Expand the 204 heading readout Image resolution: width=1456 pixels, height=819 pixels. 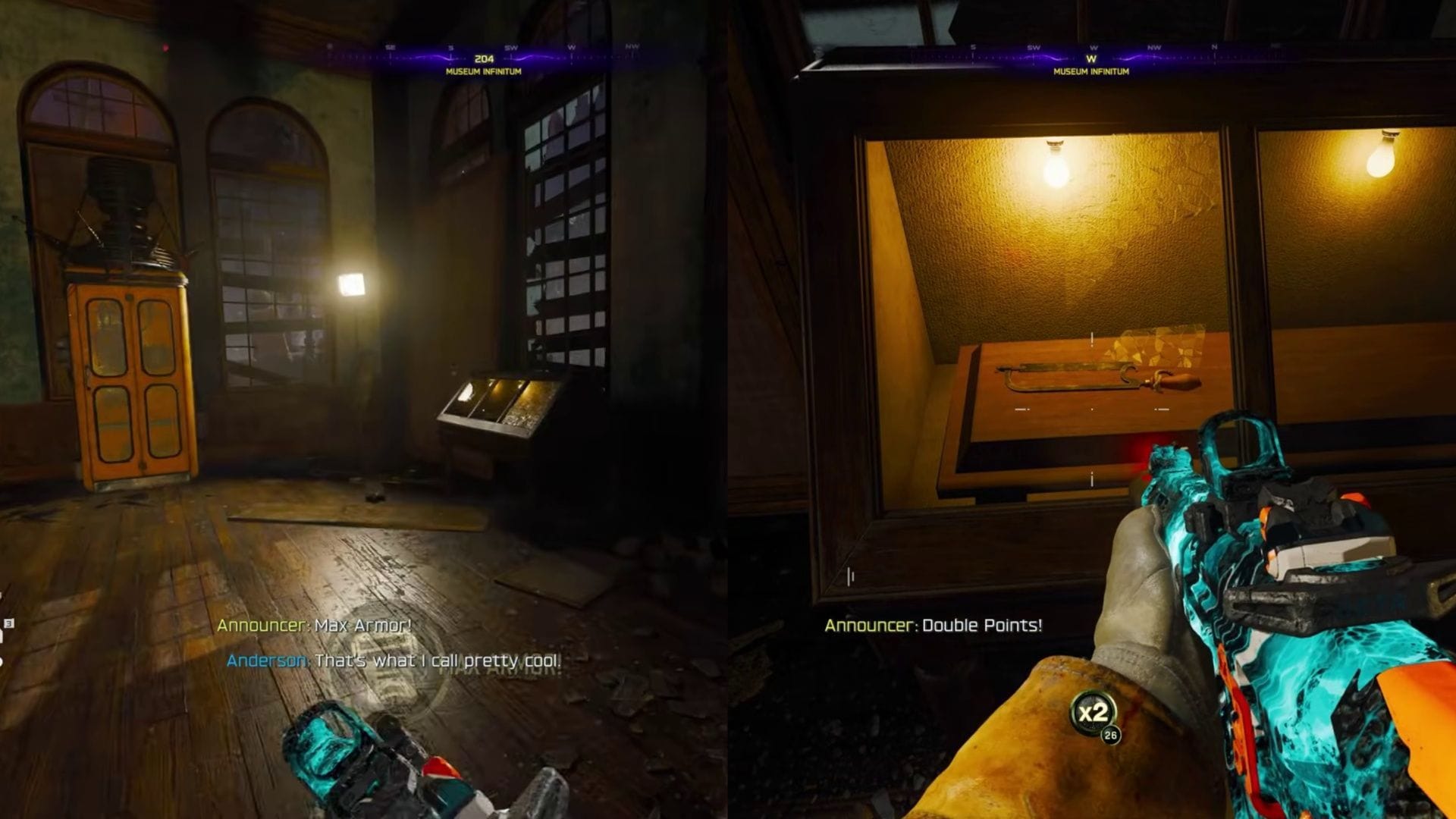point(483,58)
